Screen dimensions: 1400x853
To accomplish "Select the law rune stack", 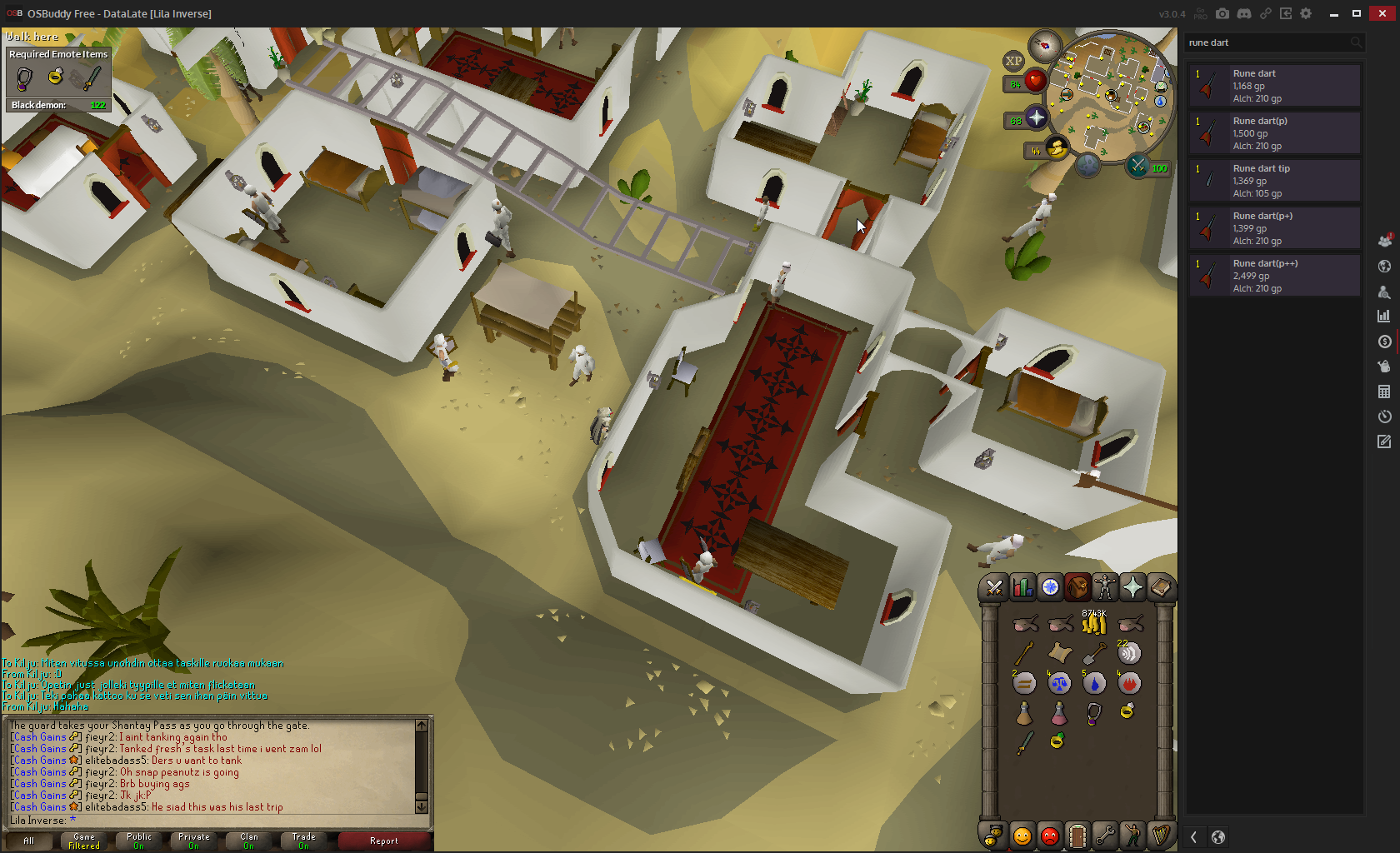I will click(x=1059, y=683).
